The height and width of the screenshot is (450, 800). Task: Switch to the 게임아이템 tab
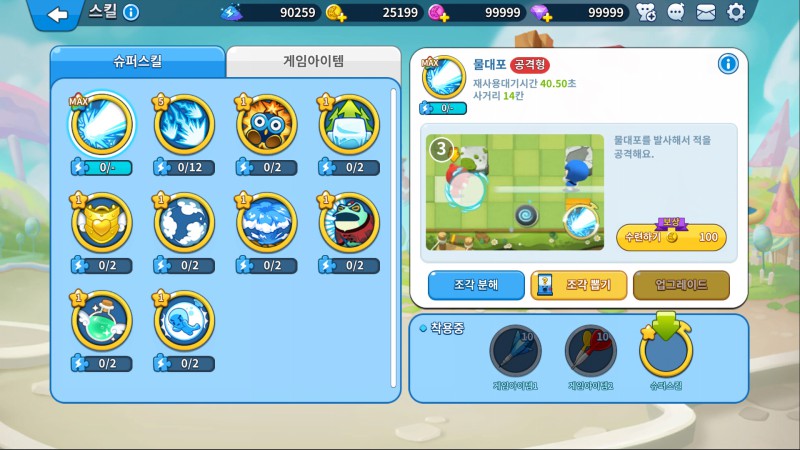313,61
